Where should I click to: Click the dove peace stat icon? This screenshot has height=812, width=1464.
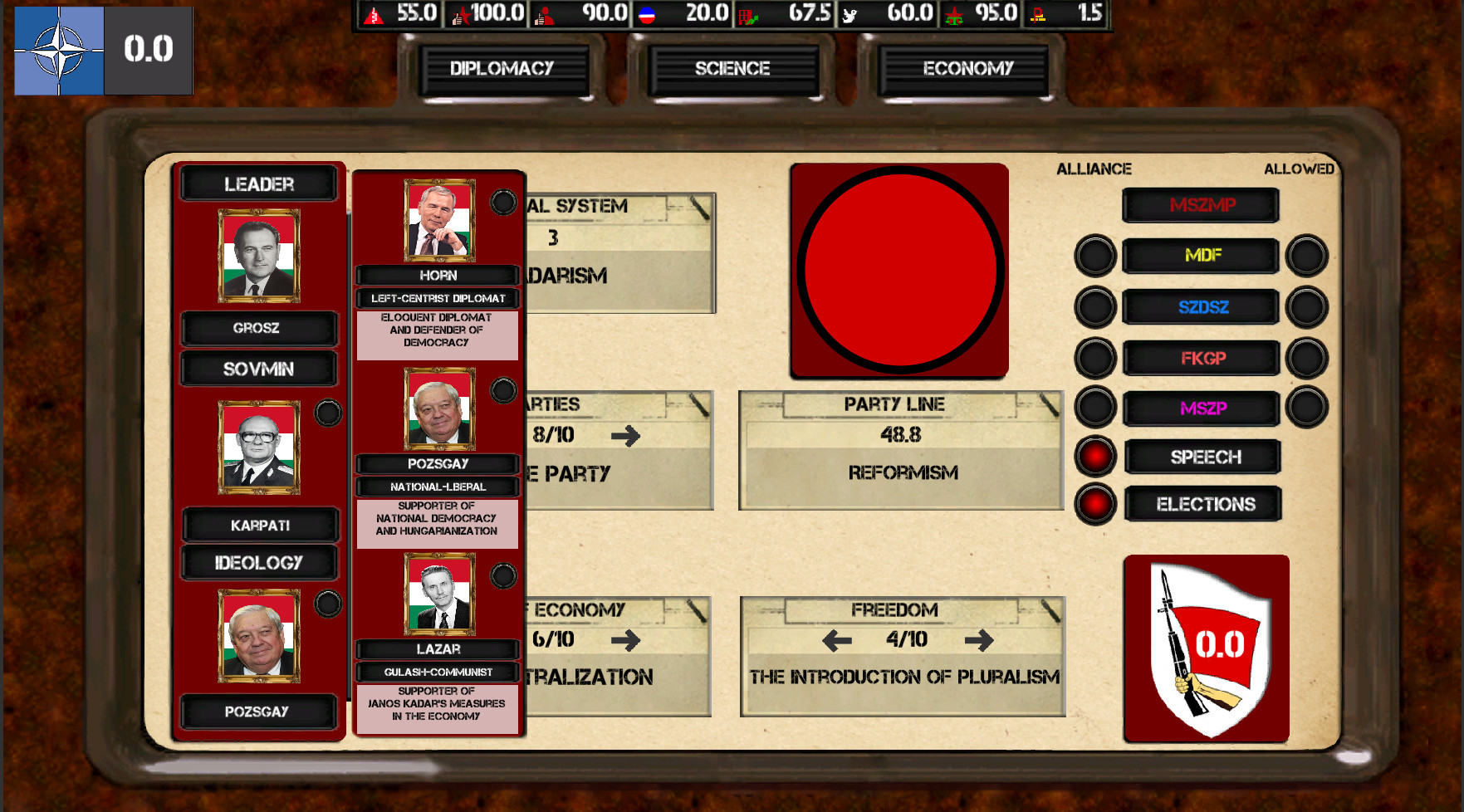[851, 14]
